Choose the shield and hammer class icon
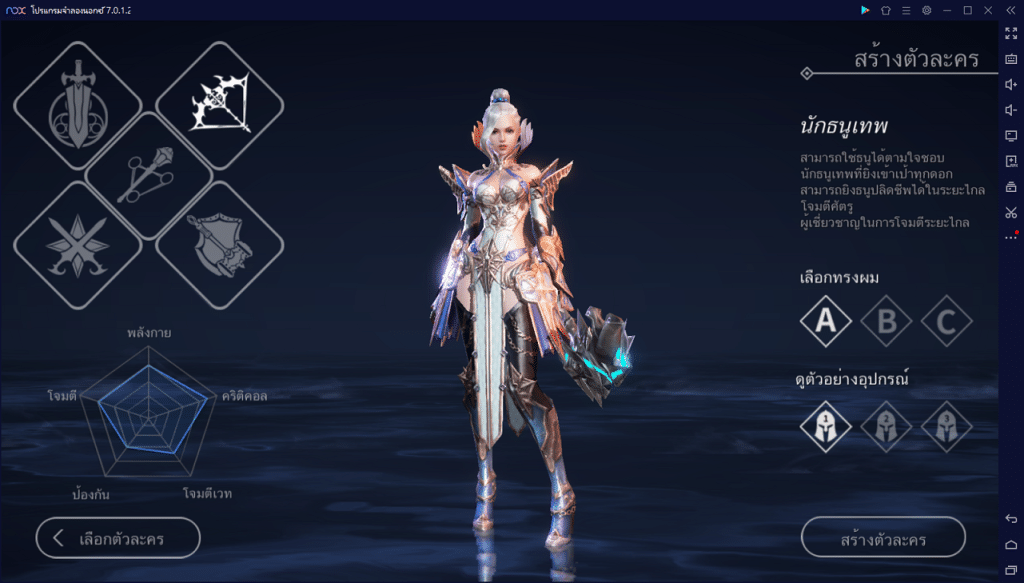Screen dimensions: 1024x583 (x=221, y=246)
